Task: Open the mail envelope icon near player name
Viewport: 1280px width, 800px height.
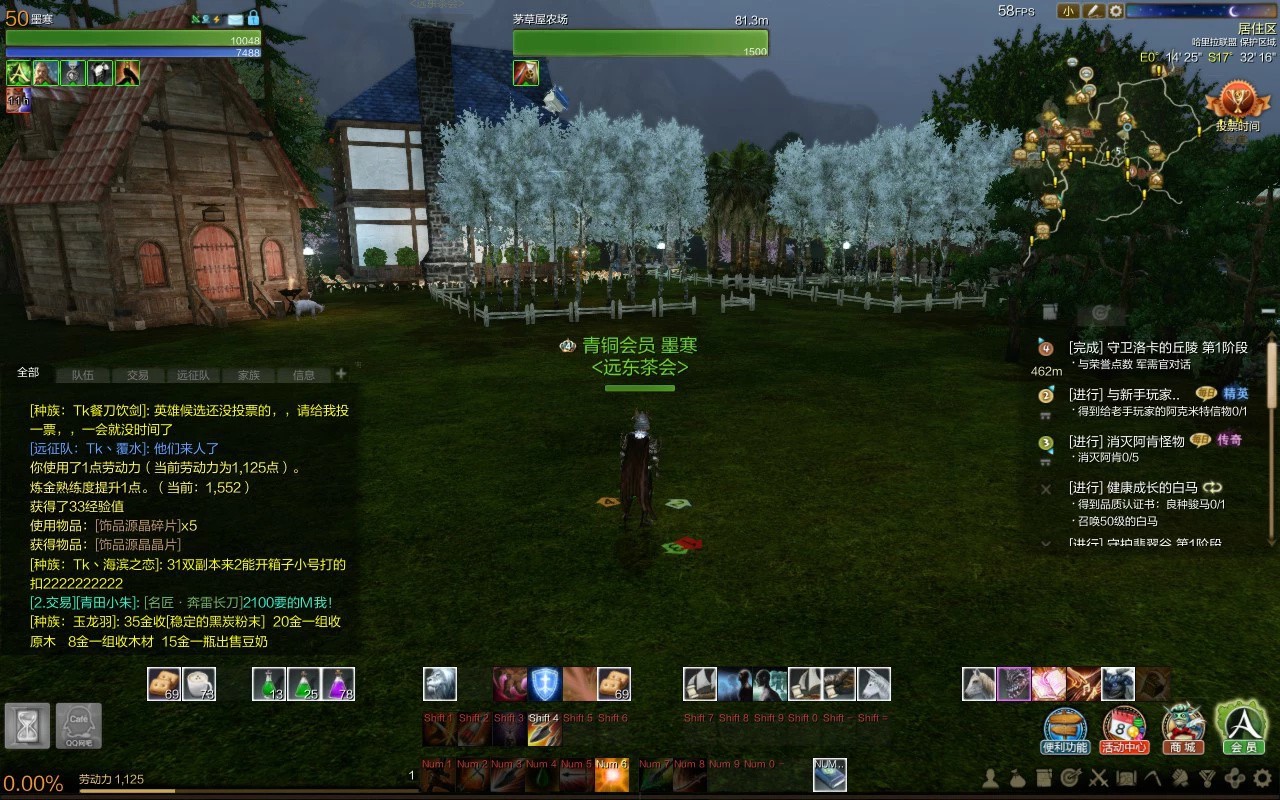Action: point(235,19)
